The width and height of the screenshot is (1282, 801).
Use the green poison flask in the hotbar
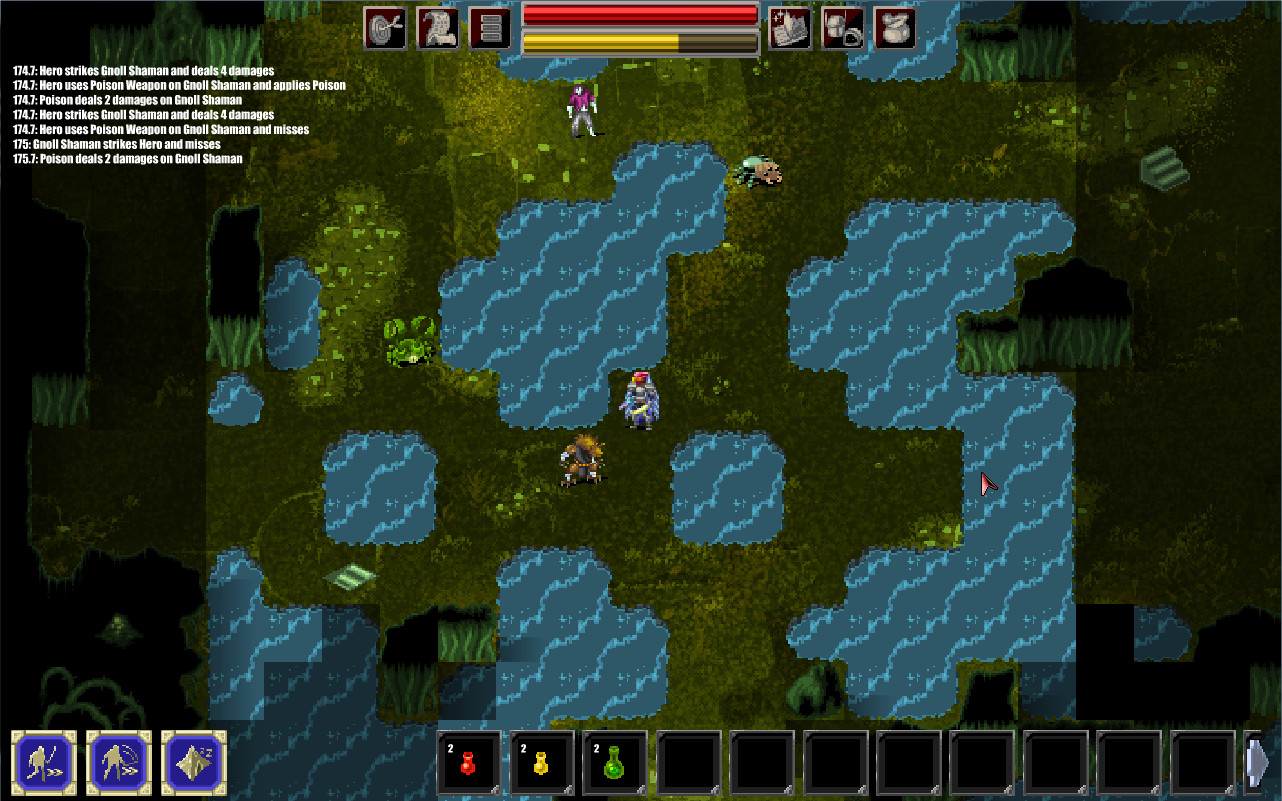[x=615, y=762]
